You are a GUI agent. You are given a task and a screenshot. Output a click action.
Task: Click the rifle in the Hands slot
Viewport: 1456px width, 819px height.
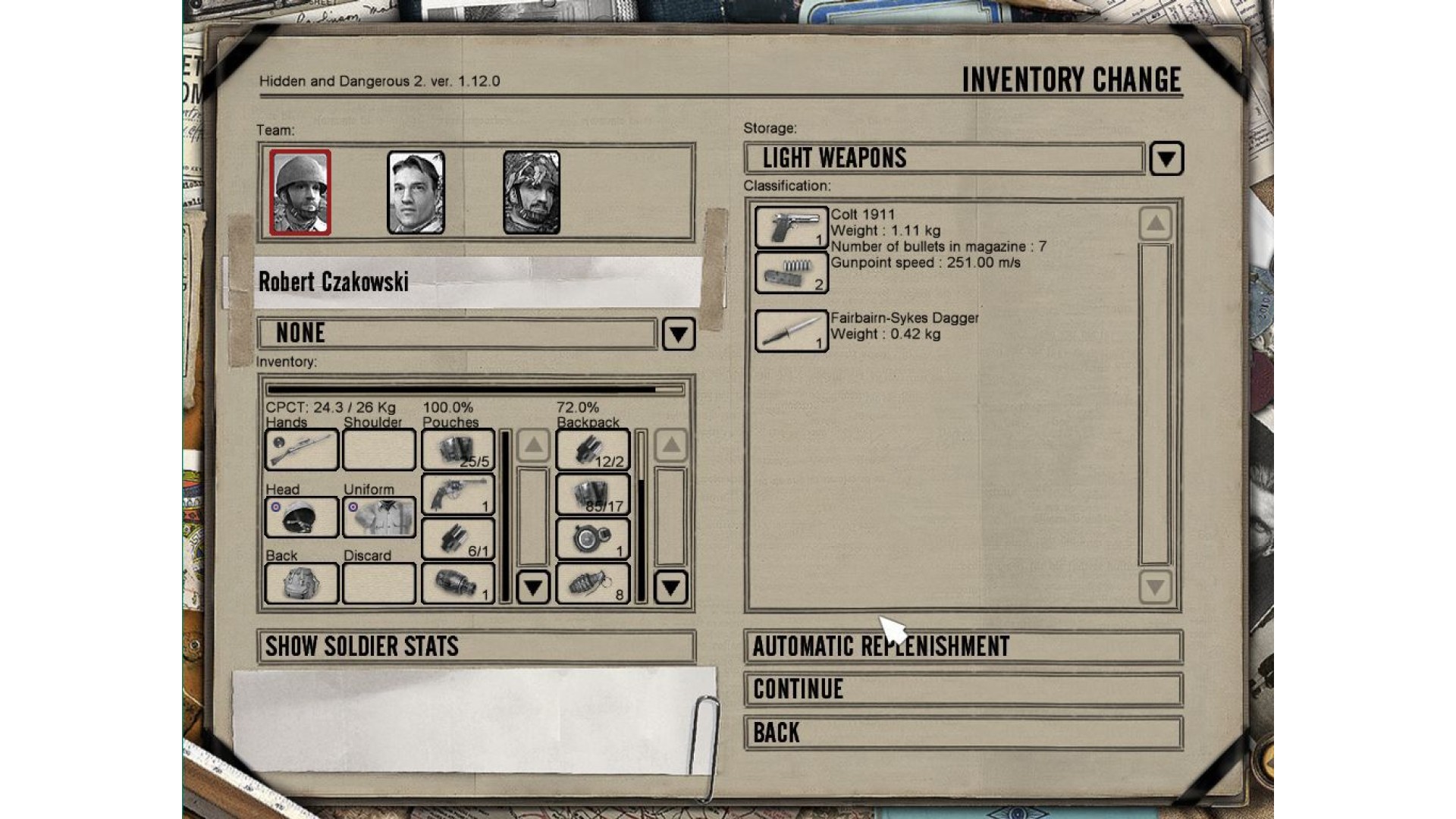click(x=301, y=450)
